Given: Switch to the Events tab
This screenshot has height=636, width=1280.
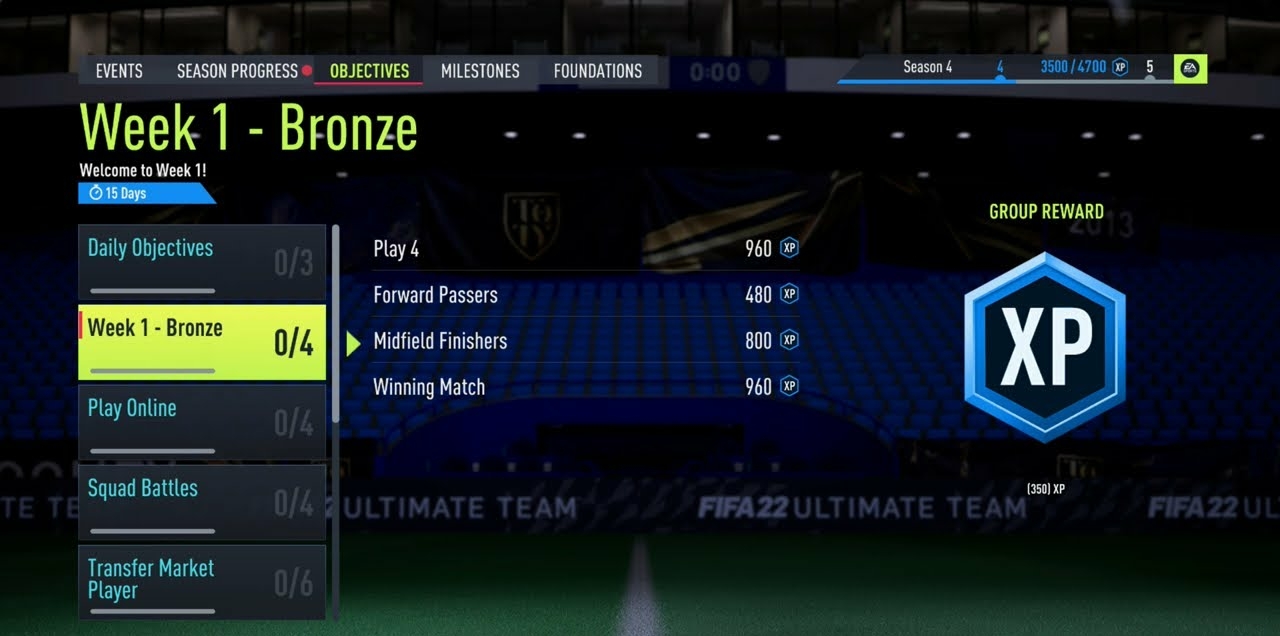Looking at the screenshot, I should [119, 71].
